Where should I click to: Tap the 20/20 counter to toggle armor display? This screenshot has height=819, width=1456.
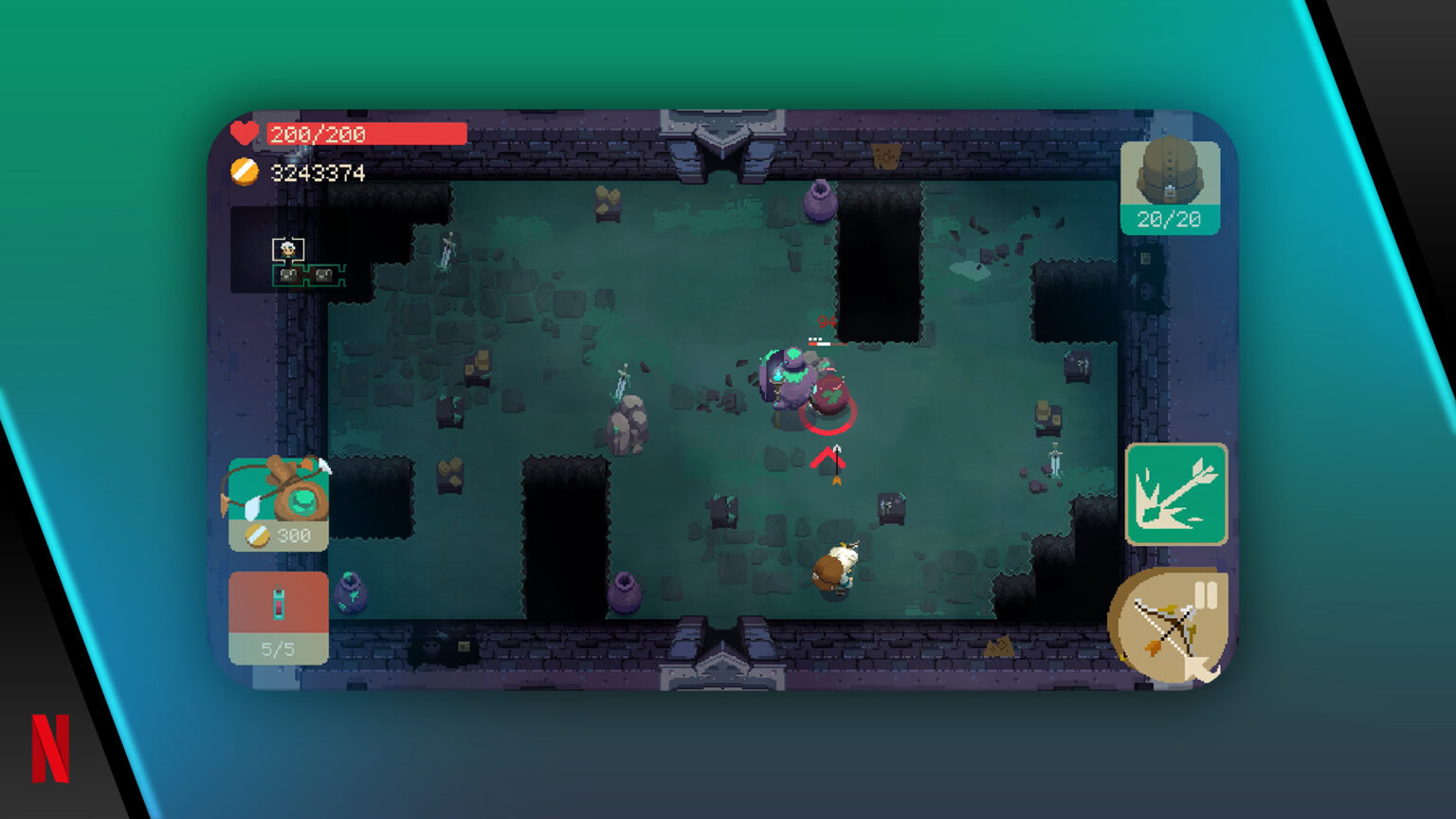point(1169,219)
